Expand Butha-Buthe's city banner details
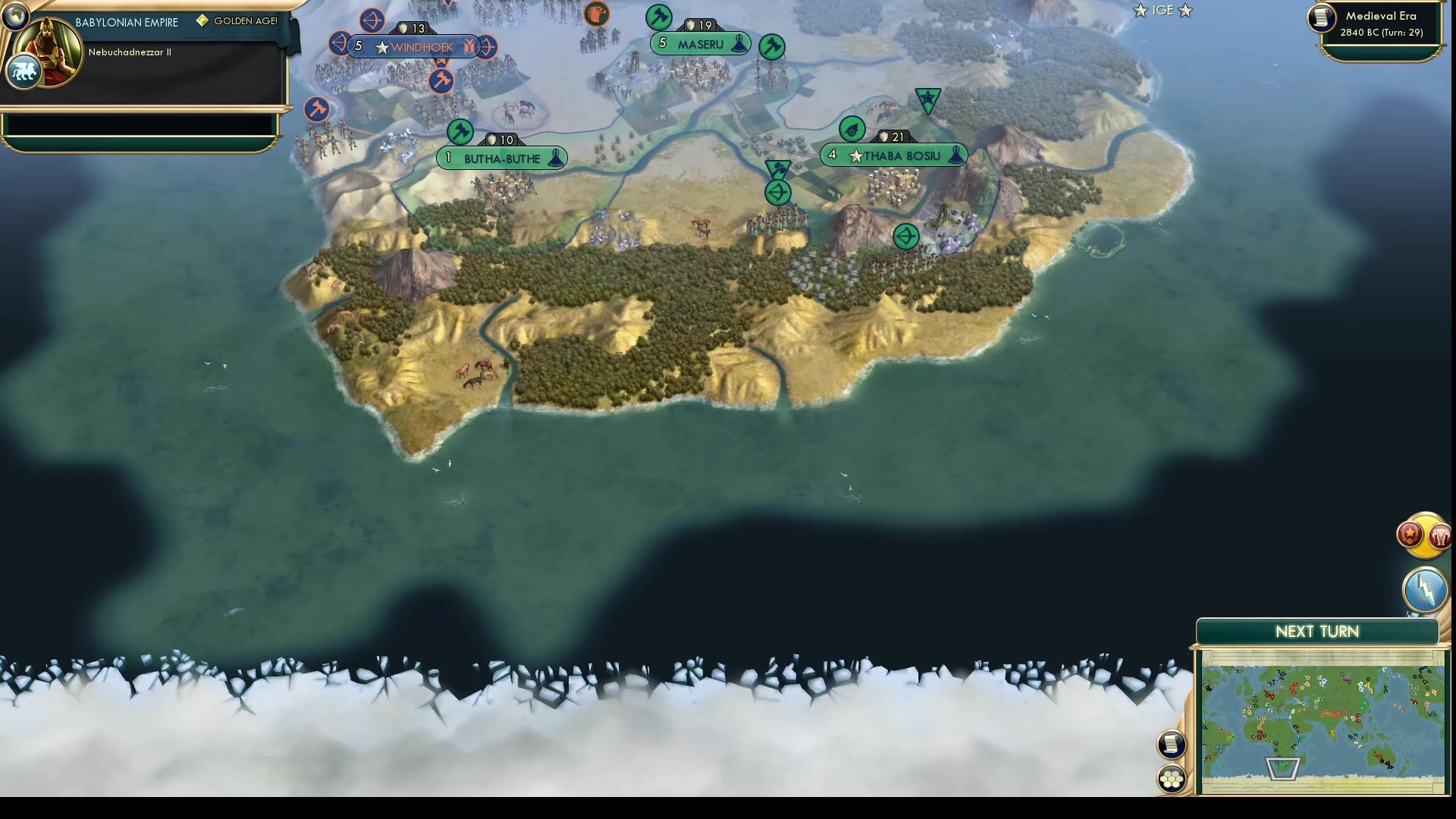The width and height of the screenshot is (1456, 819). [x=502, y=158]
